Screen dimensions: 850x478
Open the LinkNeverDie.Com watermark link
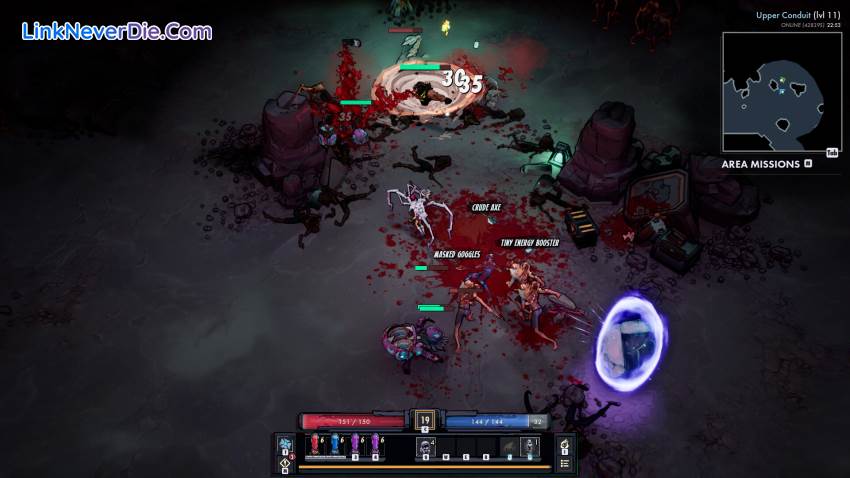[117, 31]
